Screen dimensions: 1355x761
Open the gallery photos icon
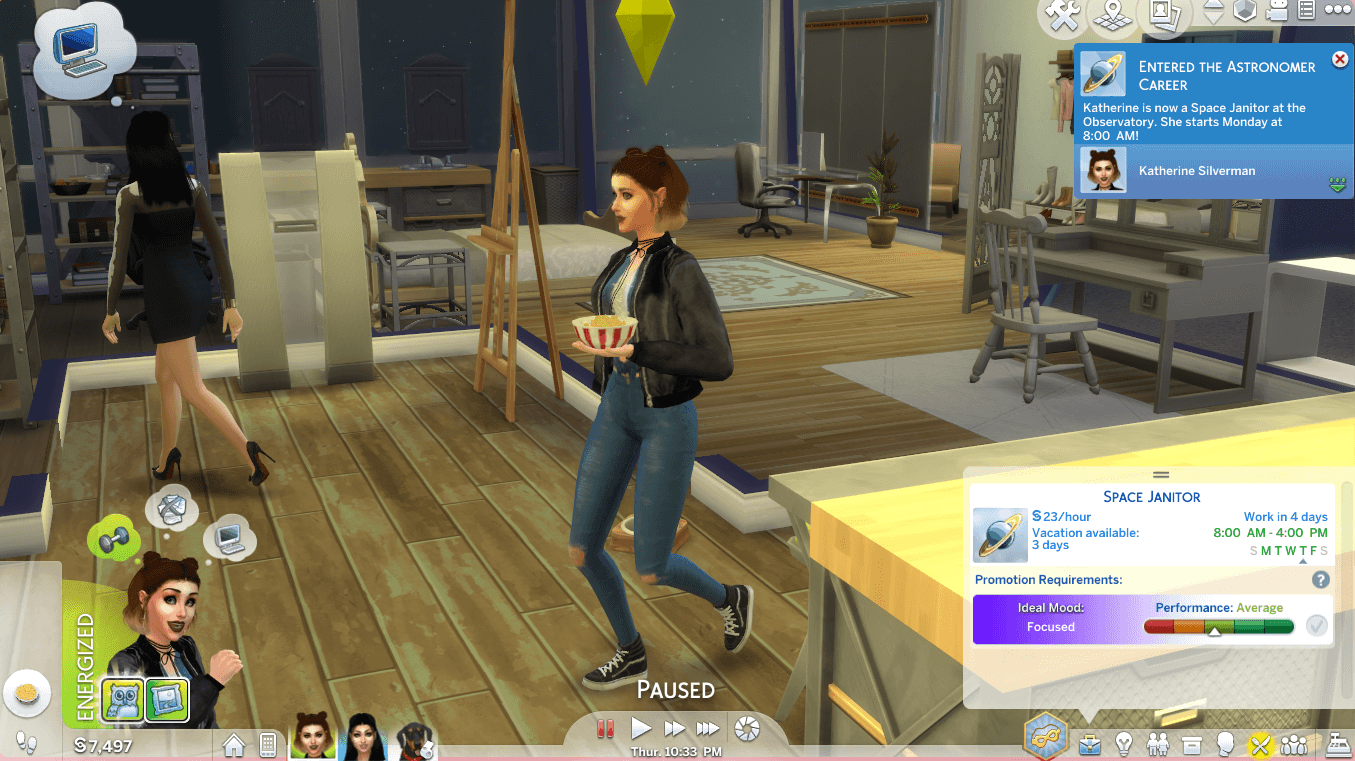tap(1160, 13)
